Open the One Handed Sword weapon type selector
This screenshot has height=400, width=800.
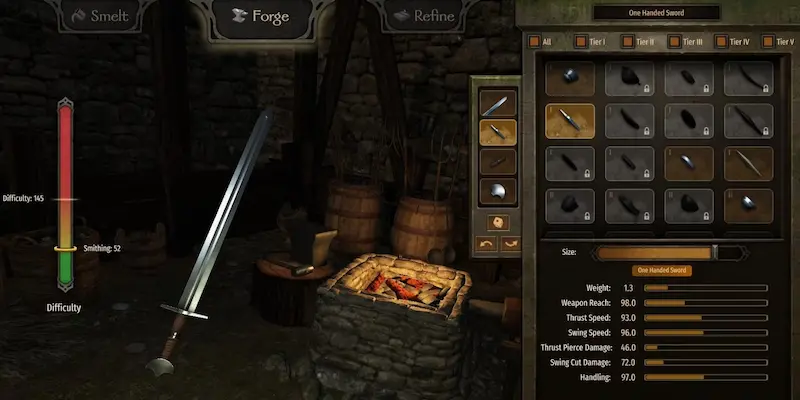[656, 12]
